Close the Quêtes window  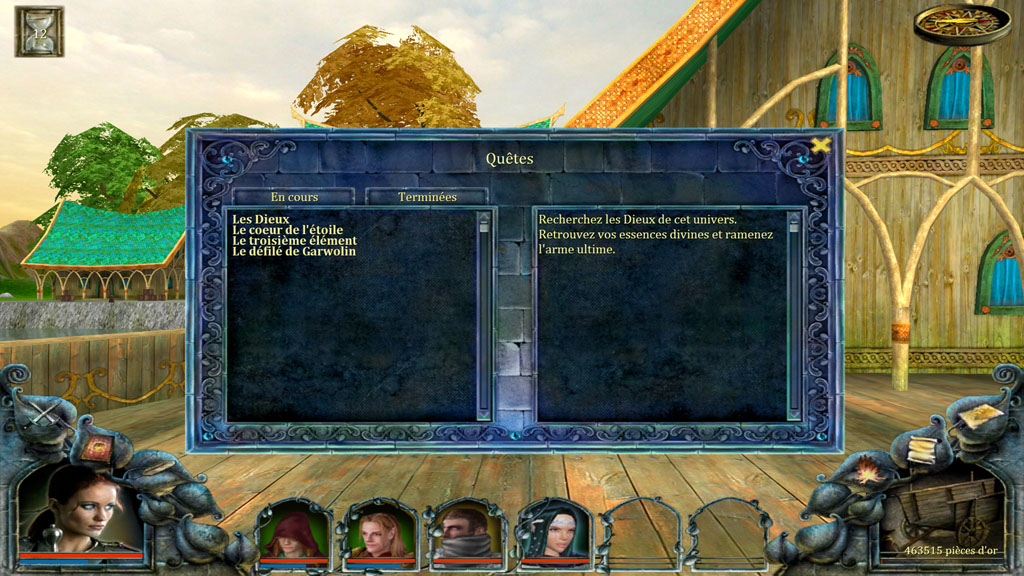820,145
